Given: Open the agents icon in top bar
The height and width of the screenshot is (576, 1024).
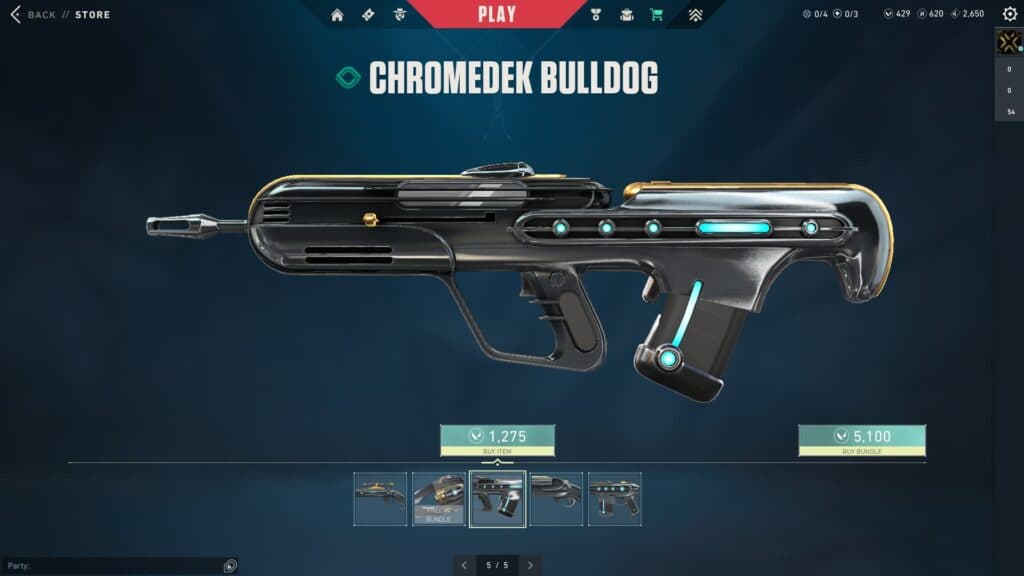Looking at the screenshot, I should (400, 15).
